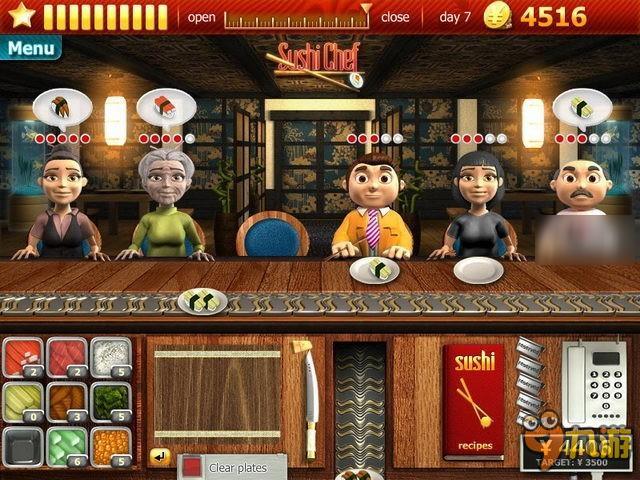Click the bamboo rolling mat
The width and height of the screenshot is (640, 480).
pos(216,392)
